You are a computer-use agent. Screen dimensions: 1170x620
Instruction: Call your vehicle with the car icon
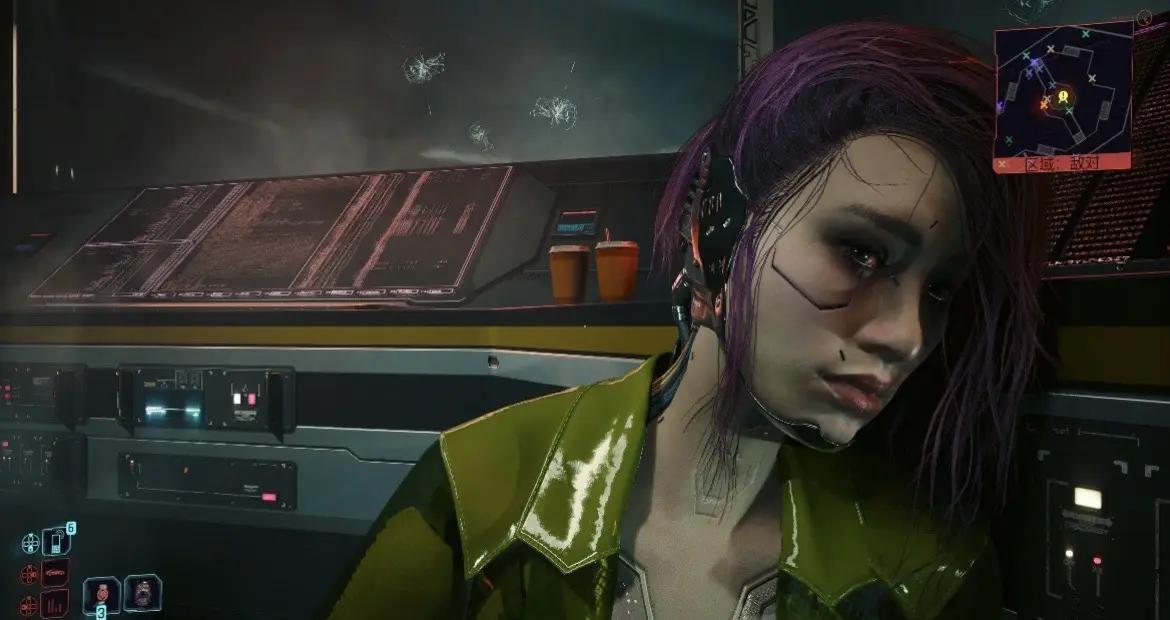click(57, 574)
